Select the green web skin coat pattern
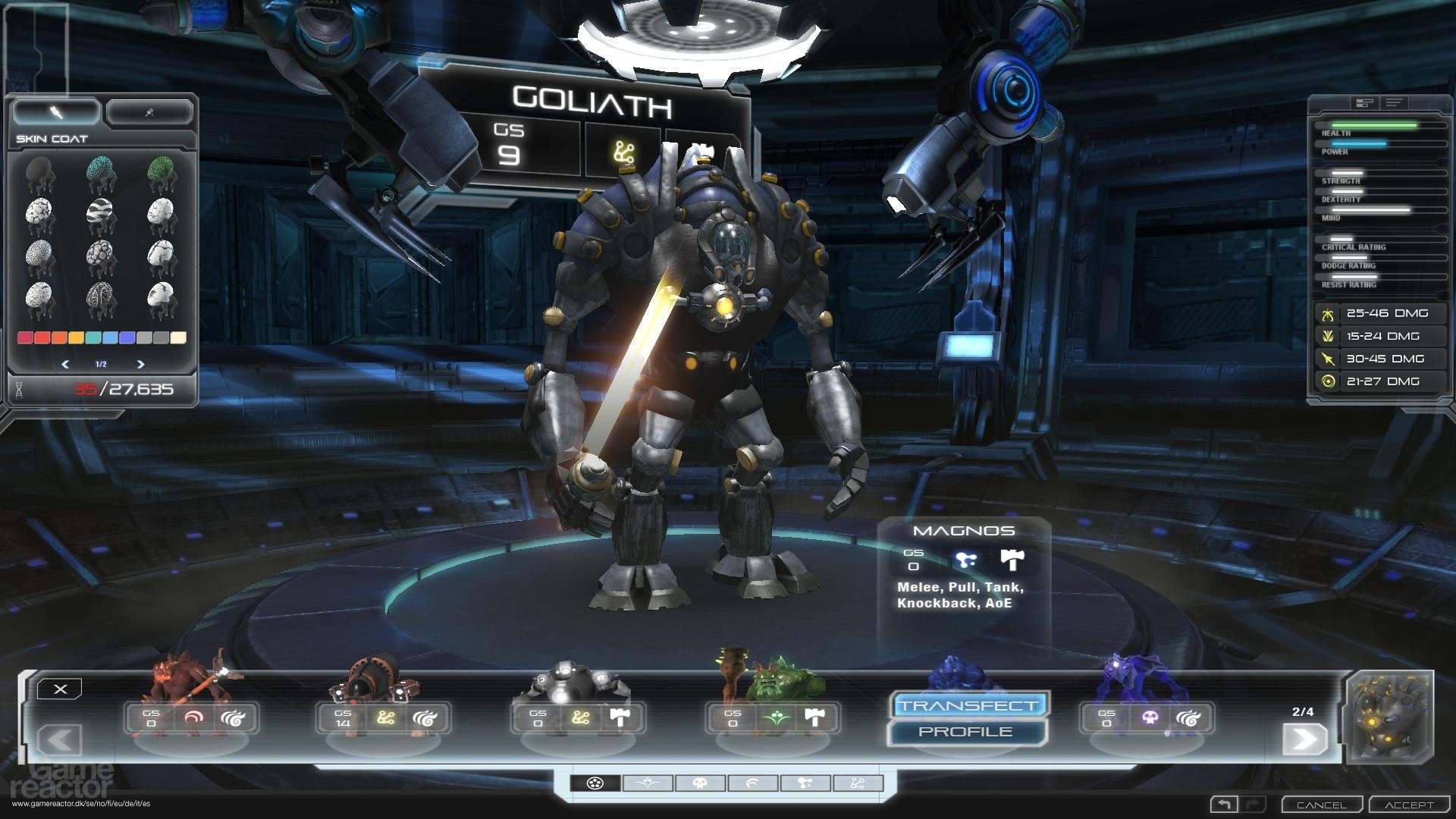This screenshot has height=819, width=1456. coord(162,170)
